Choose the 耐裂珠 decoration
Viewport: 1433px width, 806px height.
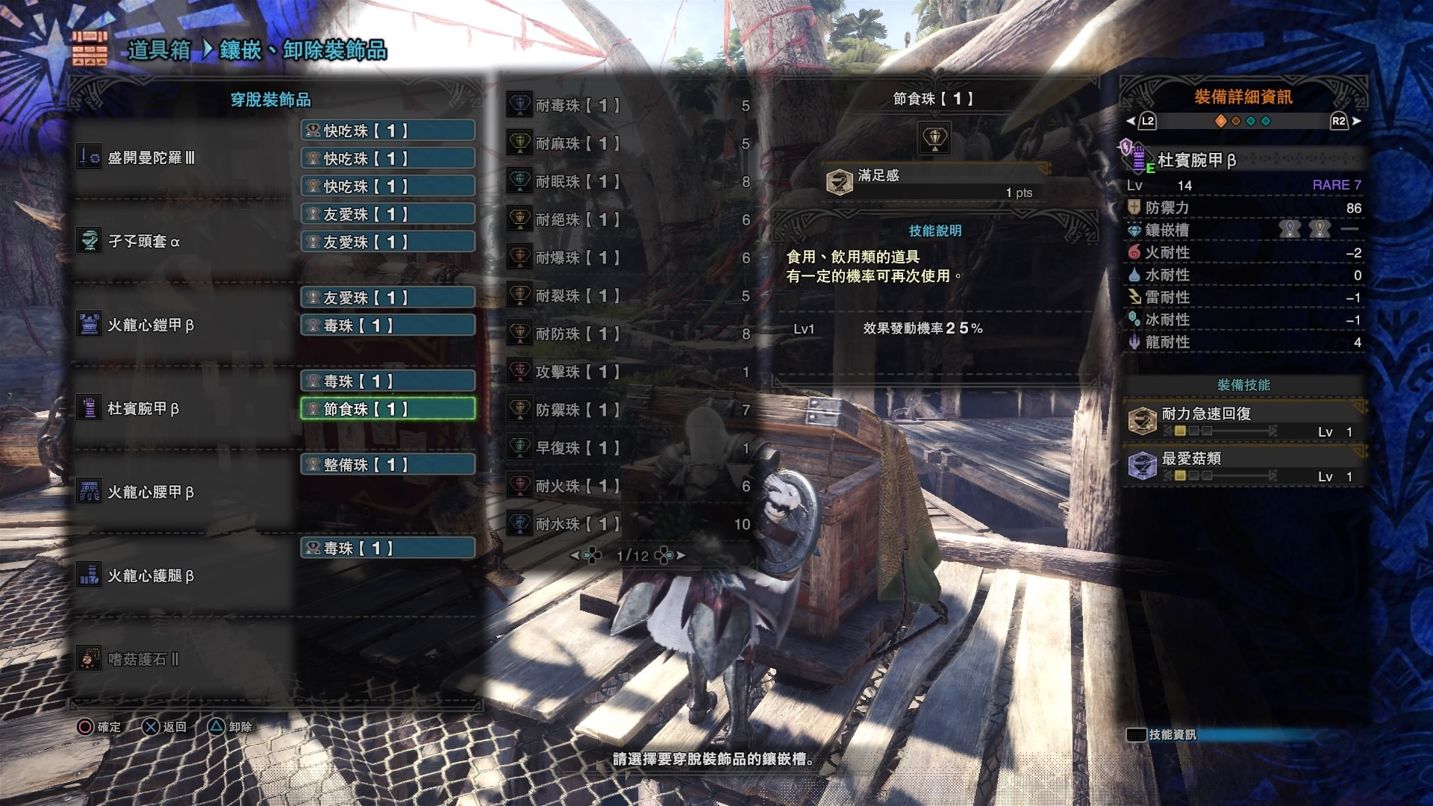[x=627, y=296]
